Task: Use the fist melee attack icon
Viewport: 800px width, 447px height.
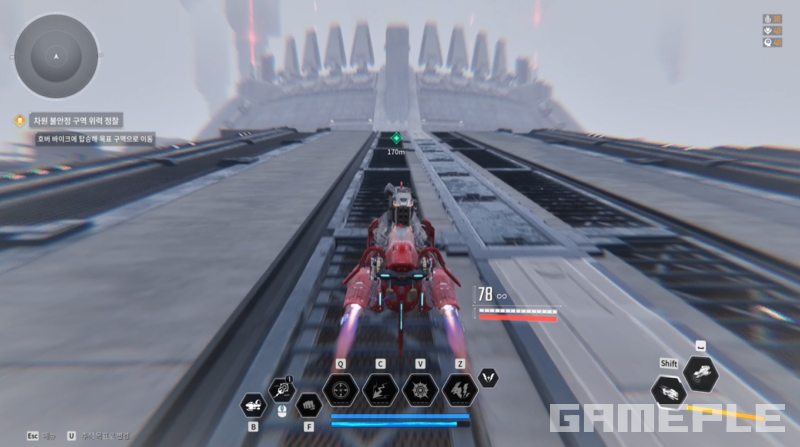Action: point(308,405)
